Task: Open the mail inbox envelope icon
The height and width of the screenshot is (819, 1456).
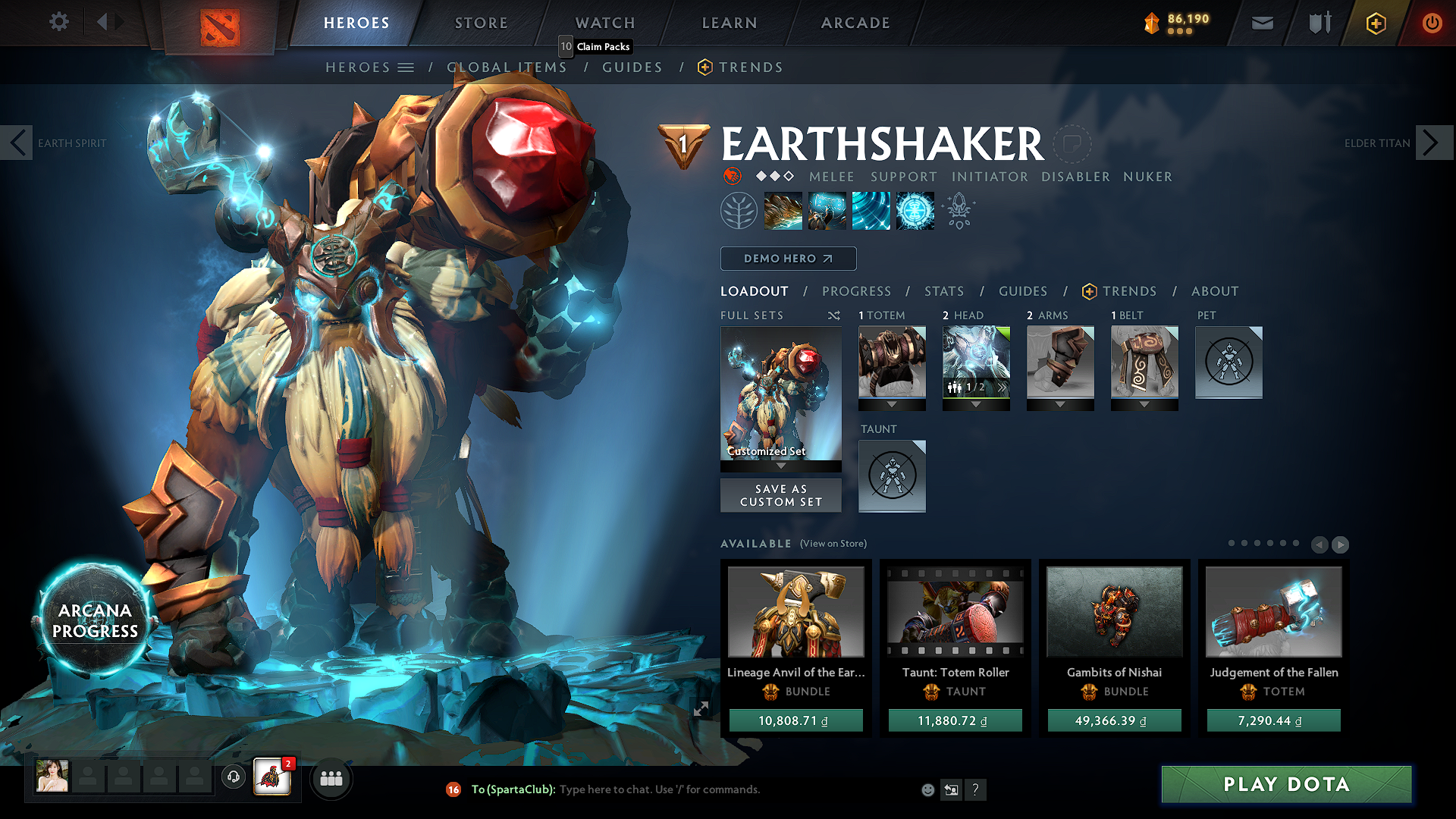Action: (1262, 23)
